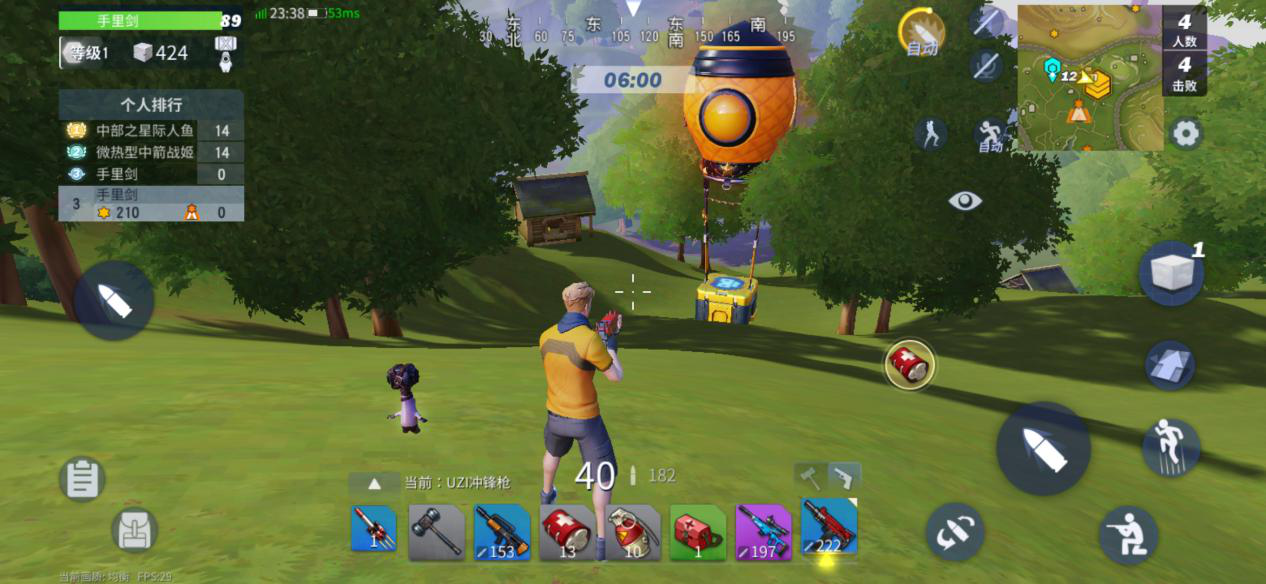The width and height of the screenshot is (1266, 584).
Task: Tap the jump button
Action: coord(1171,447)
